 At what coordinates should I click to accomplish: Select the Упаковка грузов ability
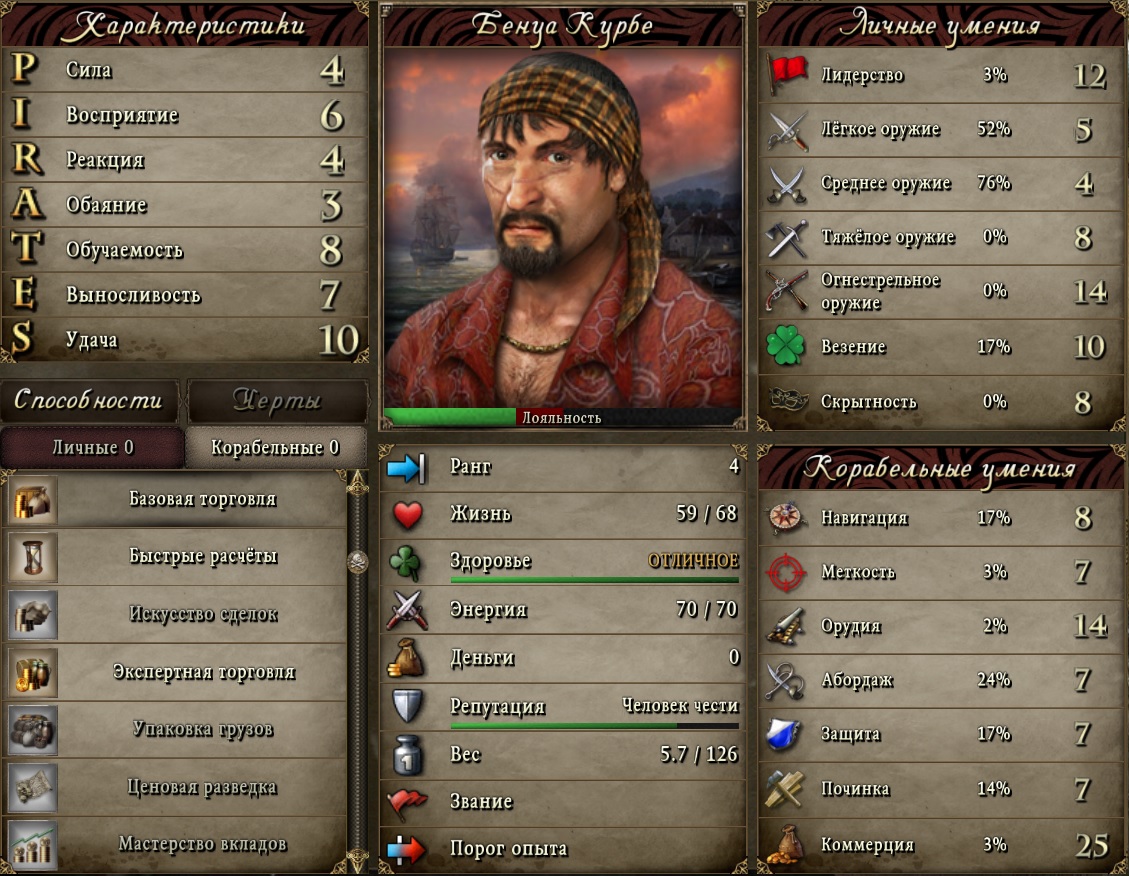(x=202, y=728)
